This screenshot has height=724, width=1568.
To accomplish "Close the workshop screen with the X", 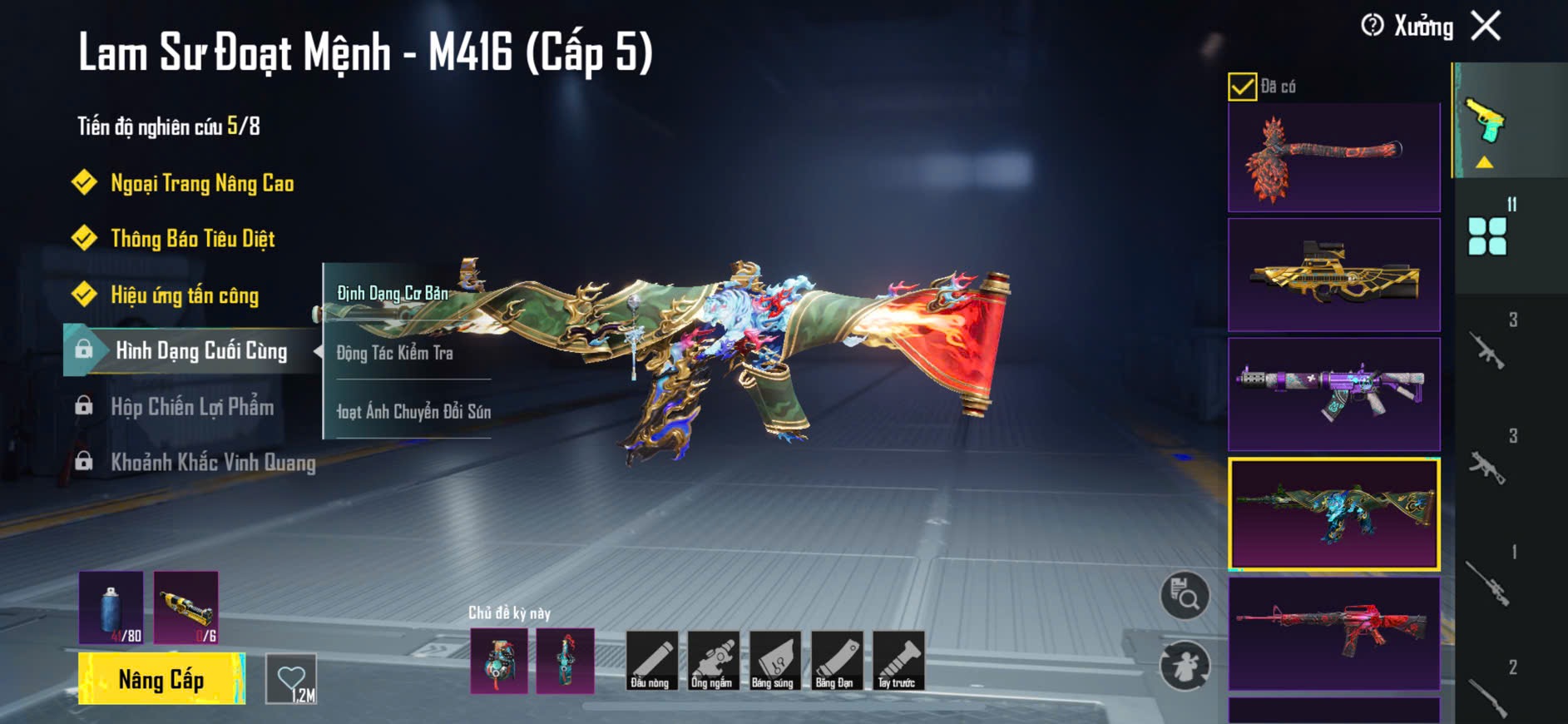I will 1486,26.
